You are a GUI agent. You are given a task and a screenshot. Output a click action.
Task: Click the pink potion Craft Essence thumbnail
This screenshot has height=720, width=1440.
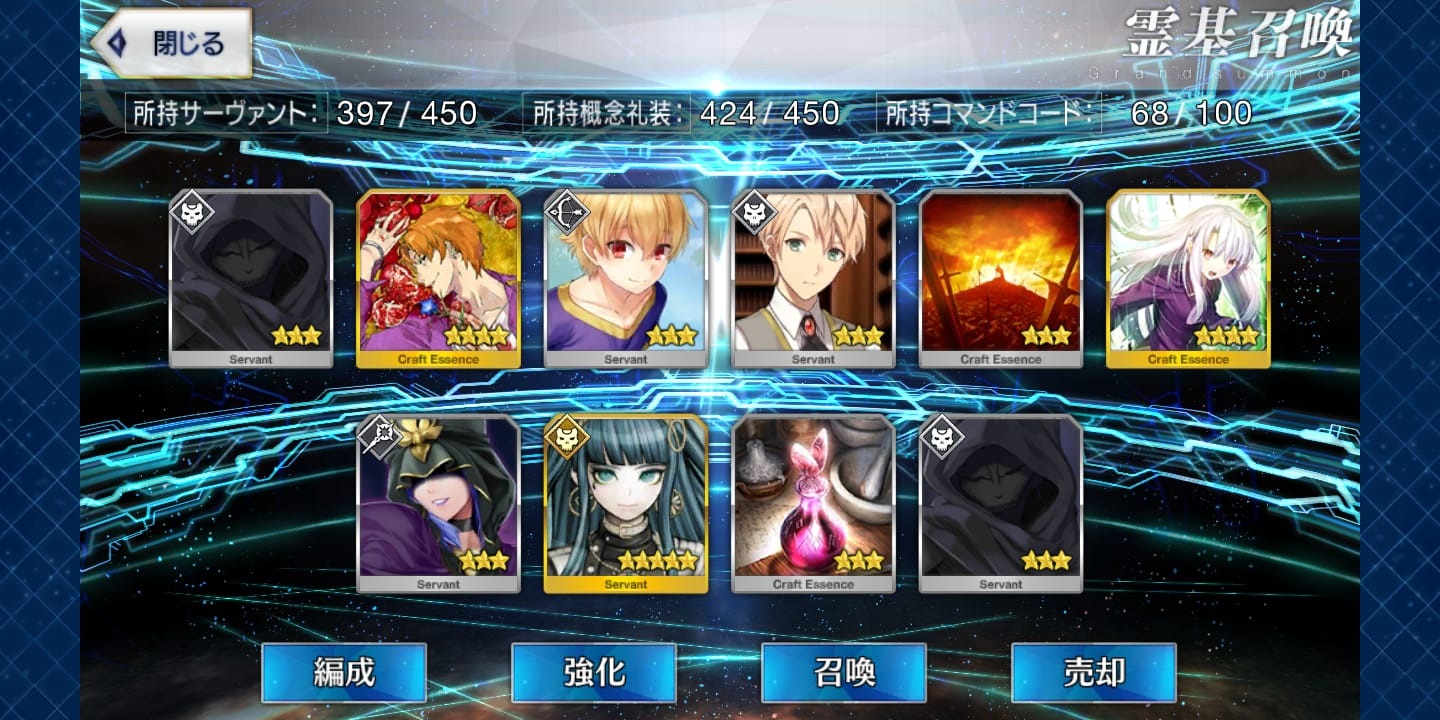[813, 505]
